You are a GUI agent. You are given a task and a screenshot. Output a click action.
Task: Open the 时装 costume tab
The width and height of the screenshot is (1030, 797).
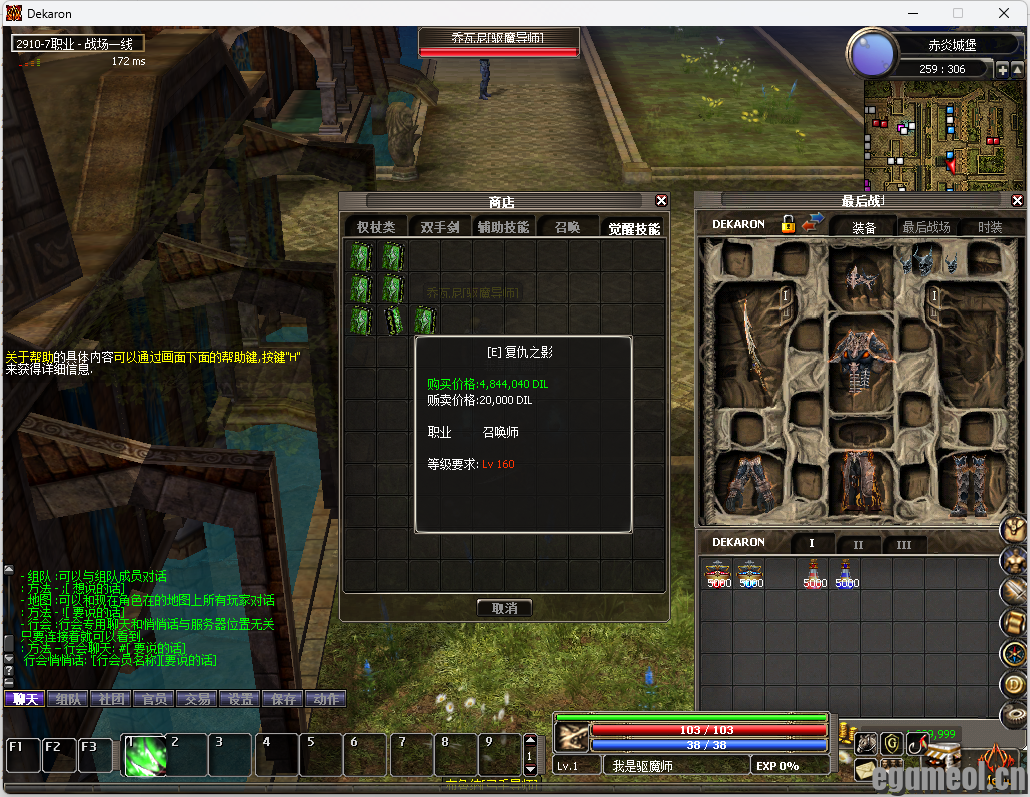[990, 227]
